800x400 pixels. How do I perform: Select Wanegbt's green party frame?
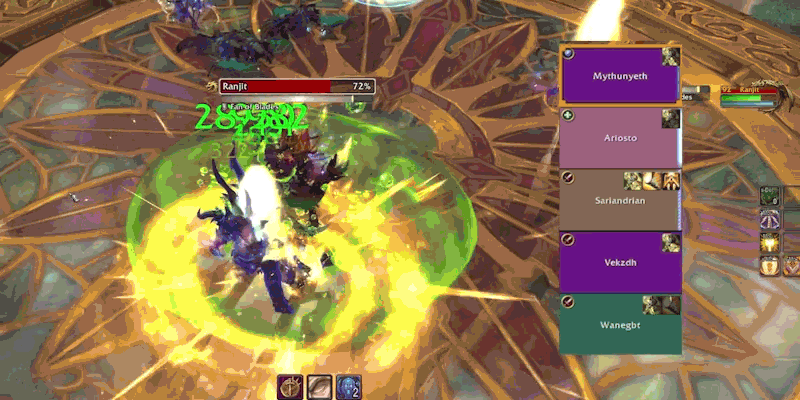click(x=620, y=323)
